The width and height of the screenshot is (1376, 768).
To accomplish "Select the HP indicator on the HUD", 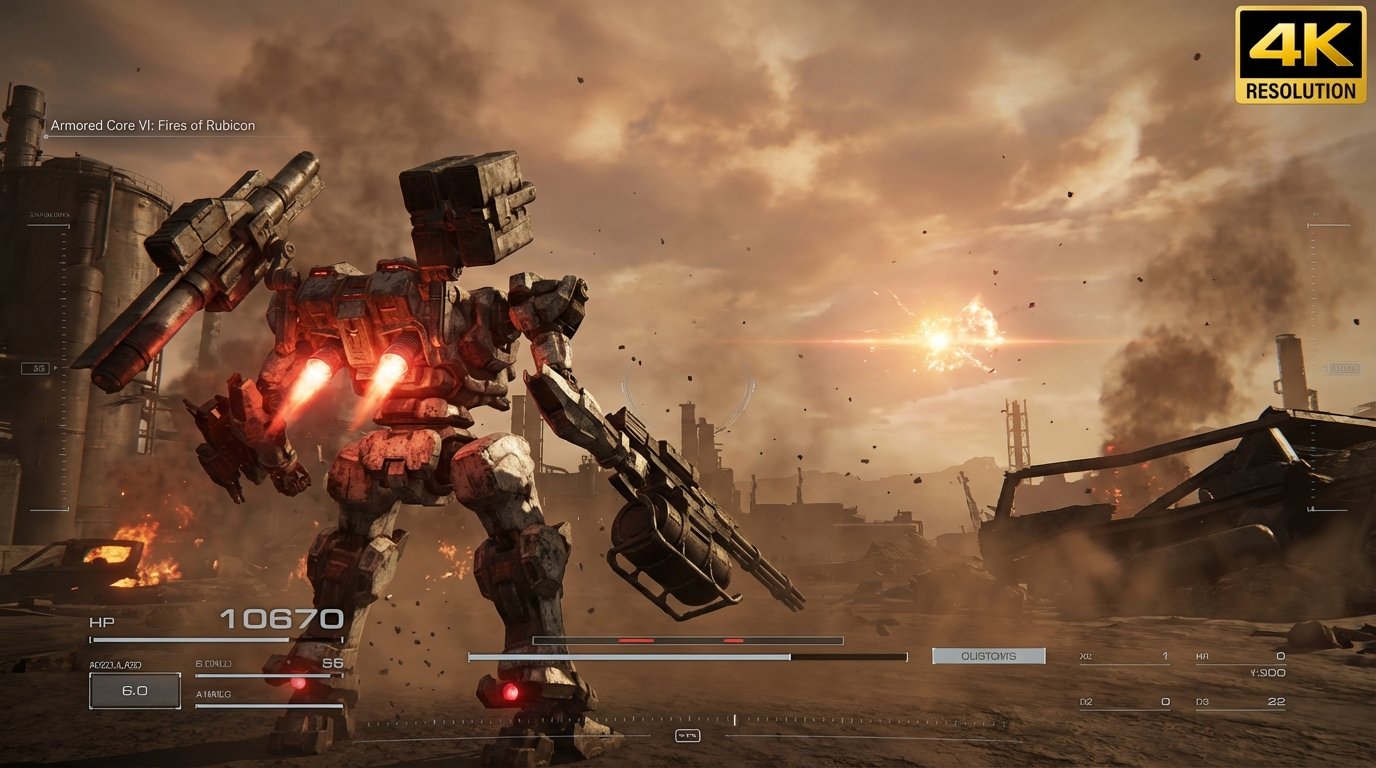I will [102, 620].
